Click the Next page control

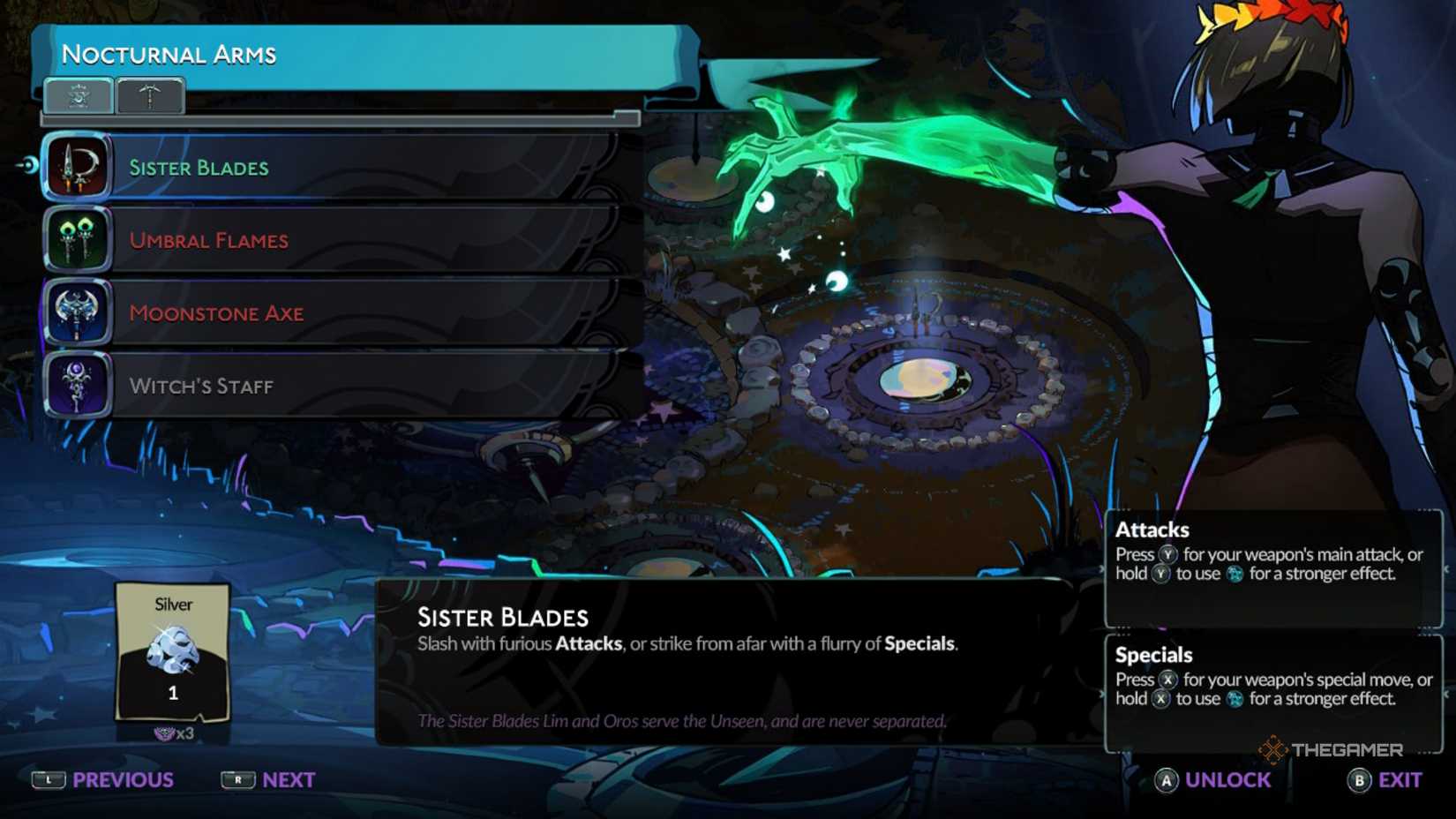coord(269,780)
